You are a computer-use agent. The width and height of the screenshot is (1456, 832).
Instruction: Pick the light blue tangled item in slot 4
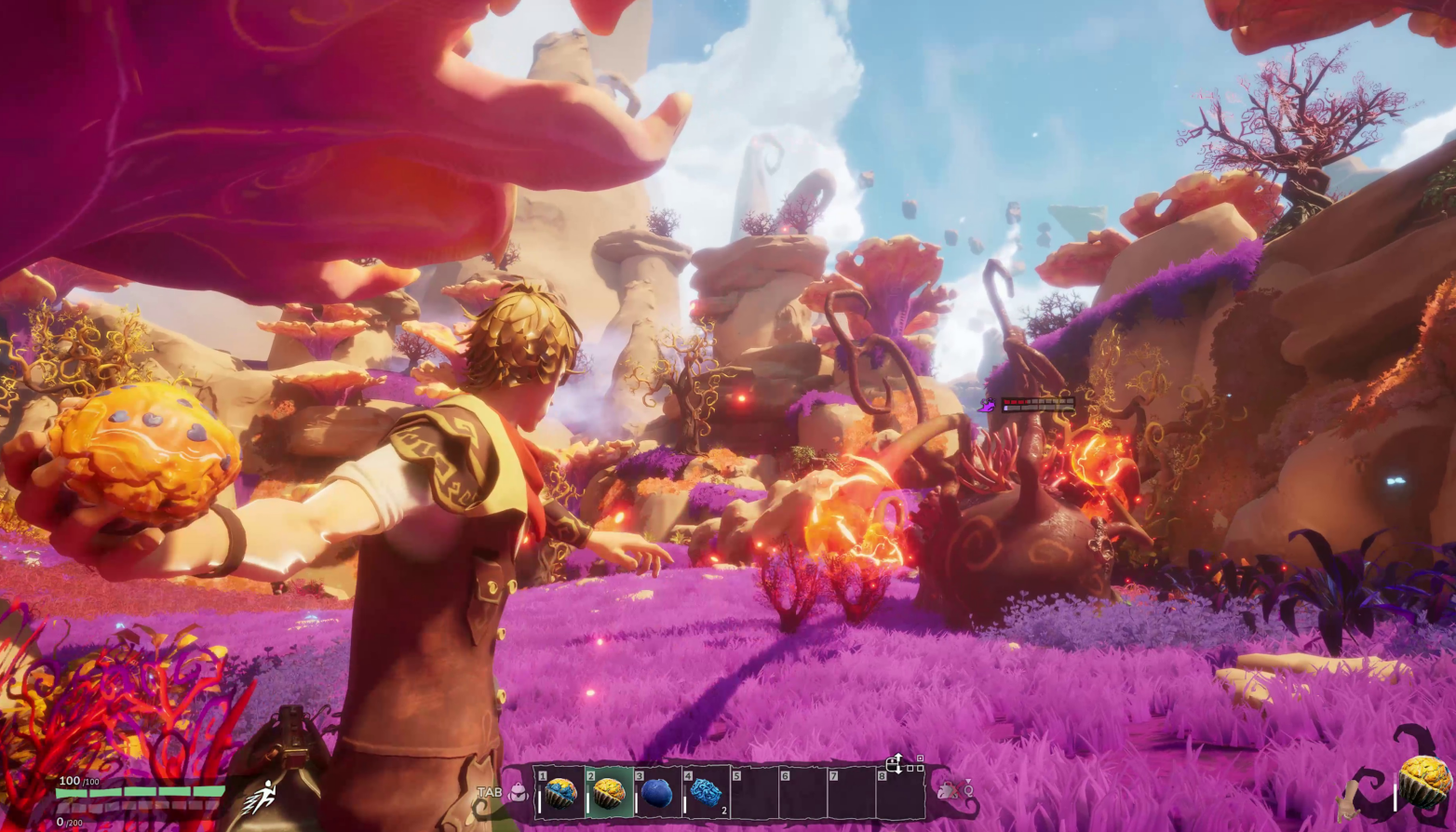pyautogui.click(x=706, y=794)
